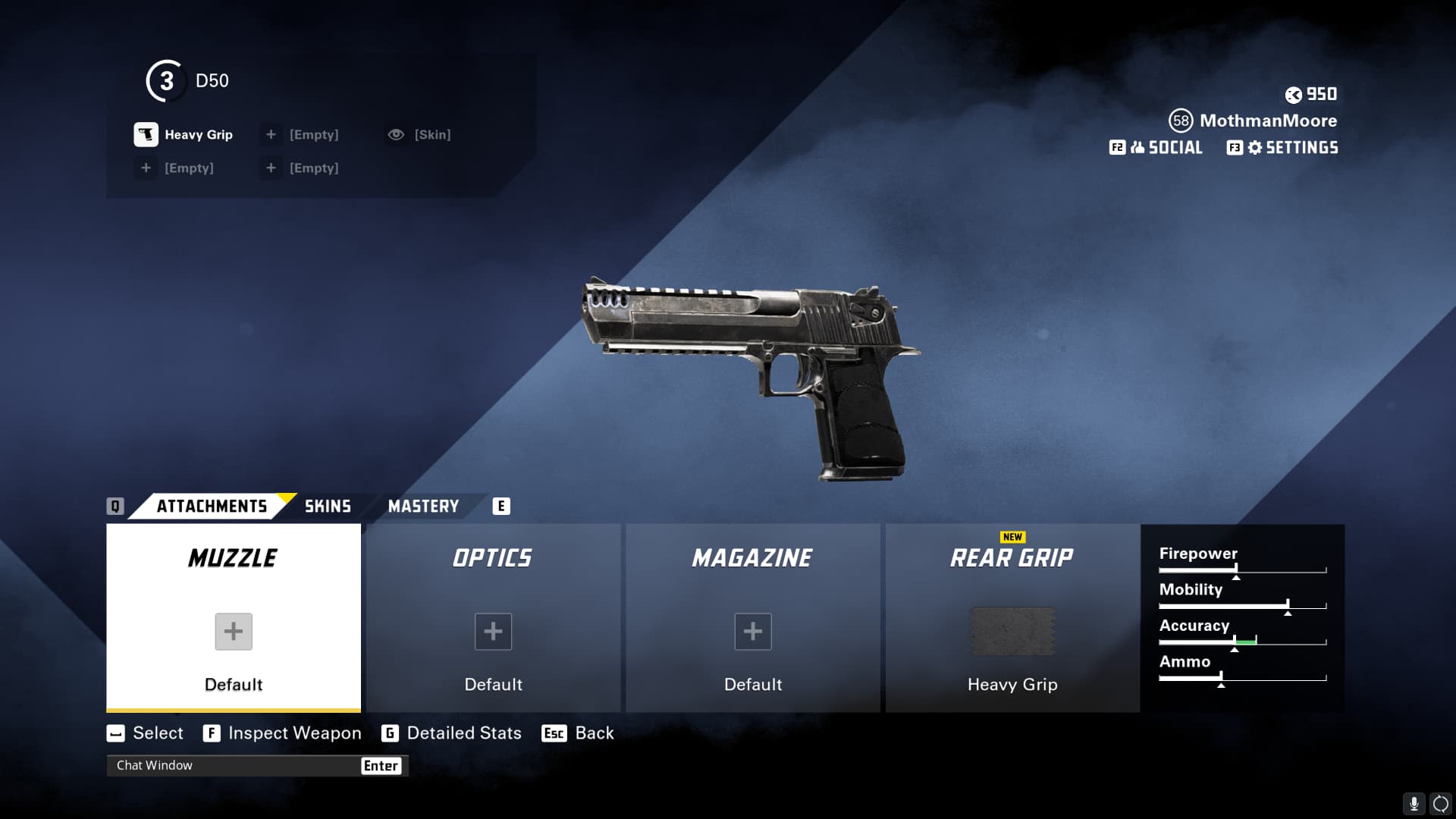Image resolution: width=1456 pixels, height=819 pixels.
Task: Select the Magazine attachment slot
Action: coord(752,618)
